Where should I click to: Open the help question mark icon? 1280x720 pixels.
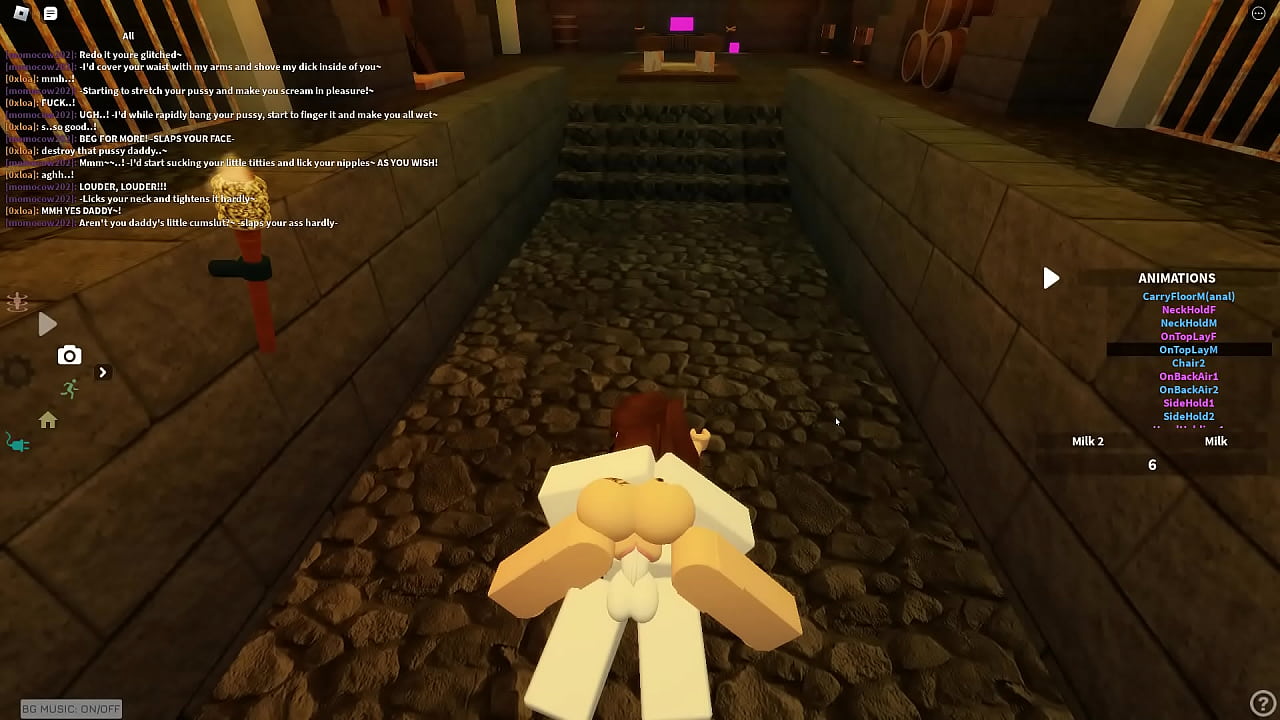point(1264,703)
